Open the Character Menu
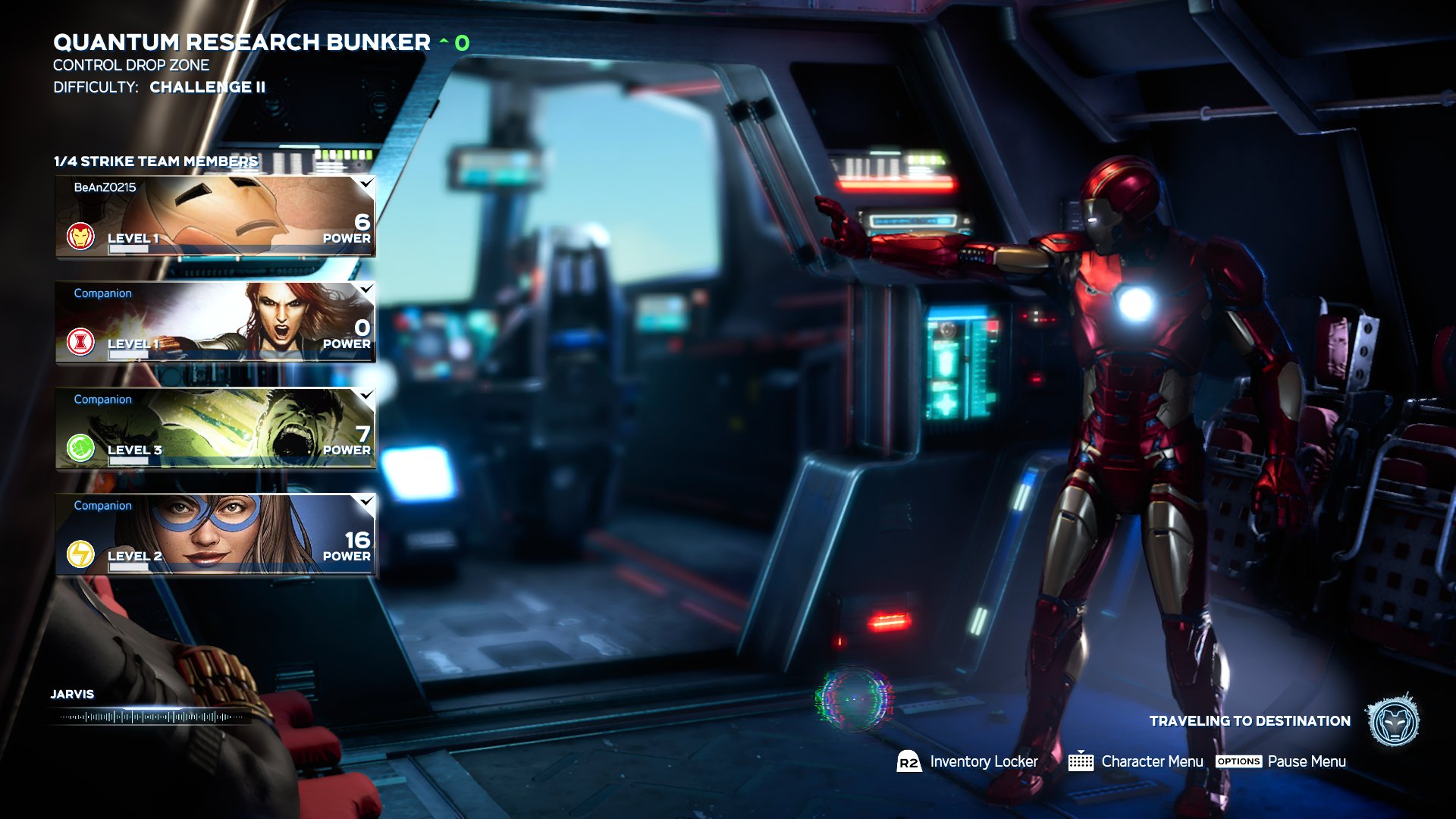 point(1136,761)
